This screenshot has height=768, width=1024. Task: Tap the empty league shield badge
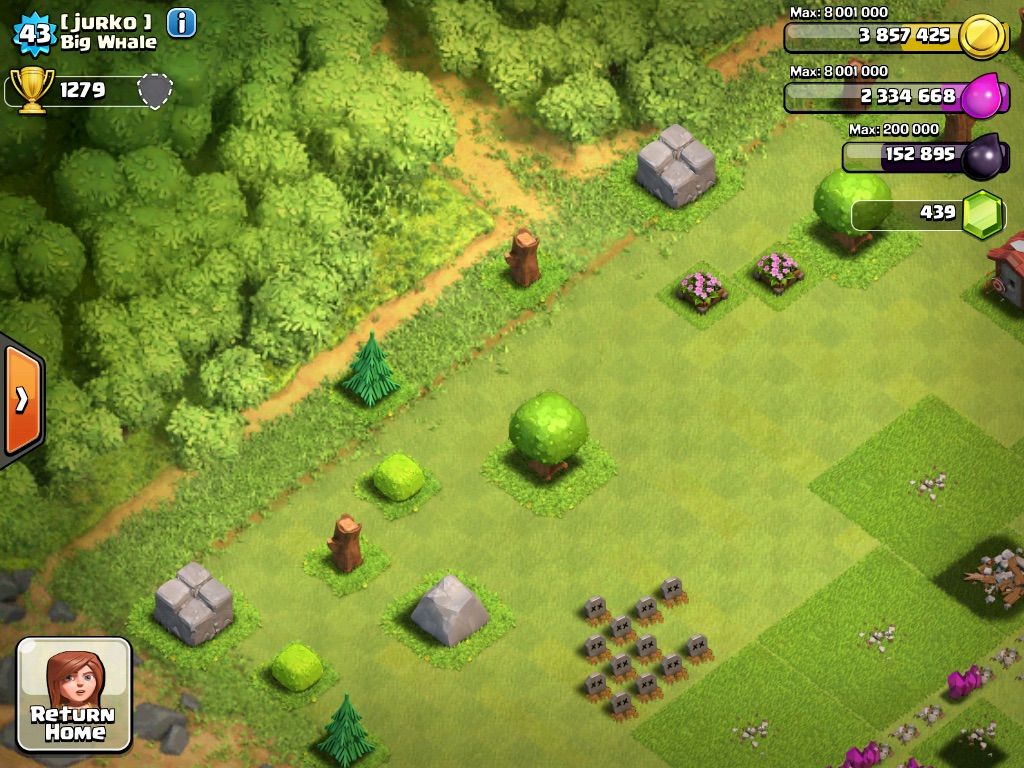click(x=153, y=90)
